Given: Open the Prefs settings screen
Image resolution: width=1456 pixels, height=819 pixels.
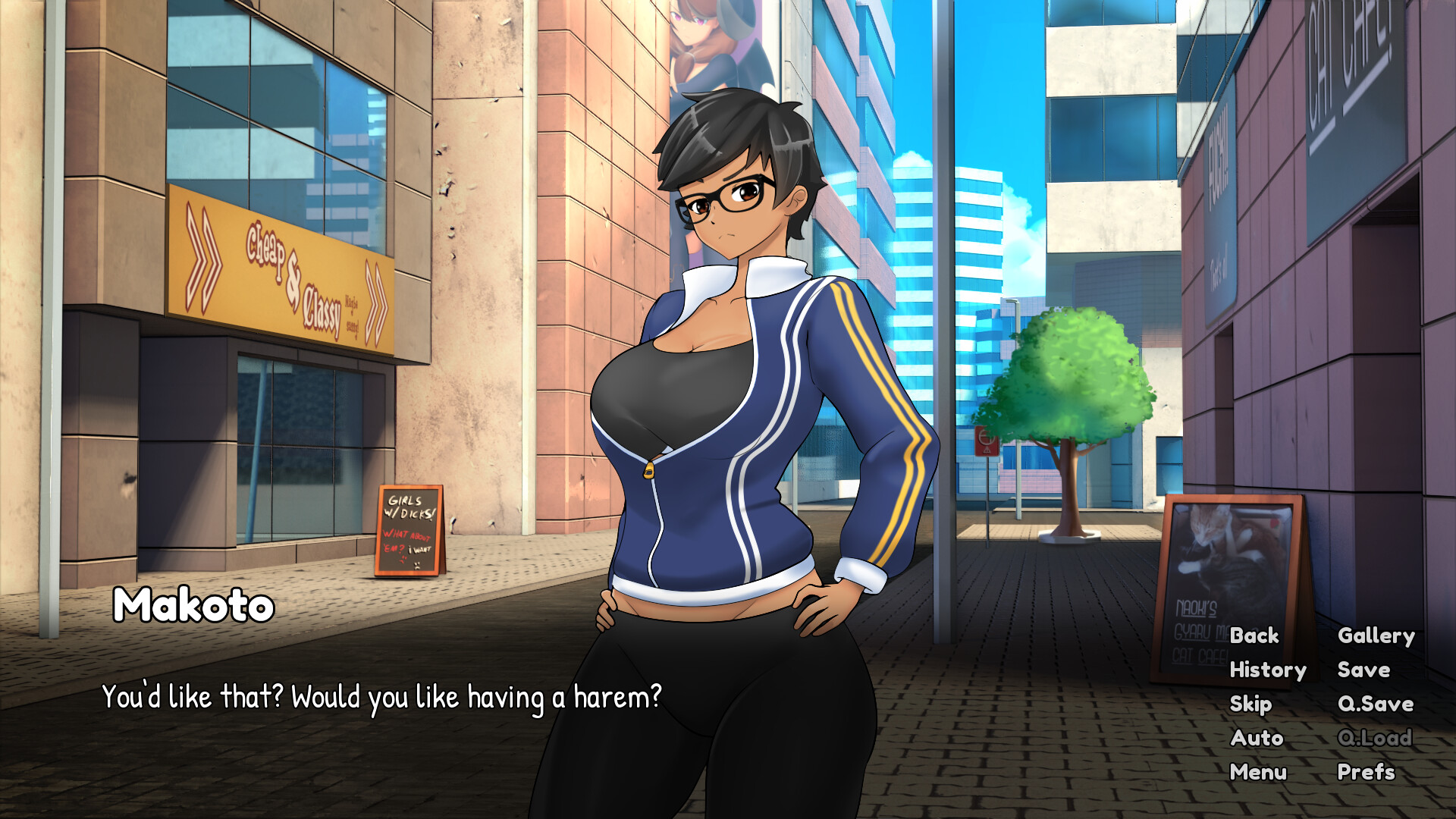Looking at the screenshot, I should [x=1365, y=772].
